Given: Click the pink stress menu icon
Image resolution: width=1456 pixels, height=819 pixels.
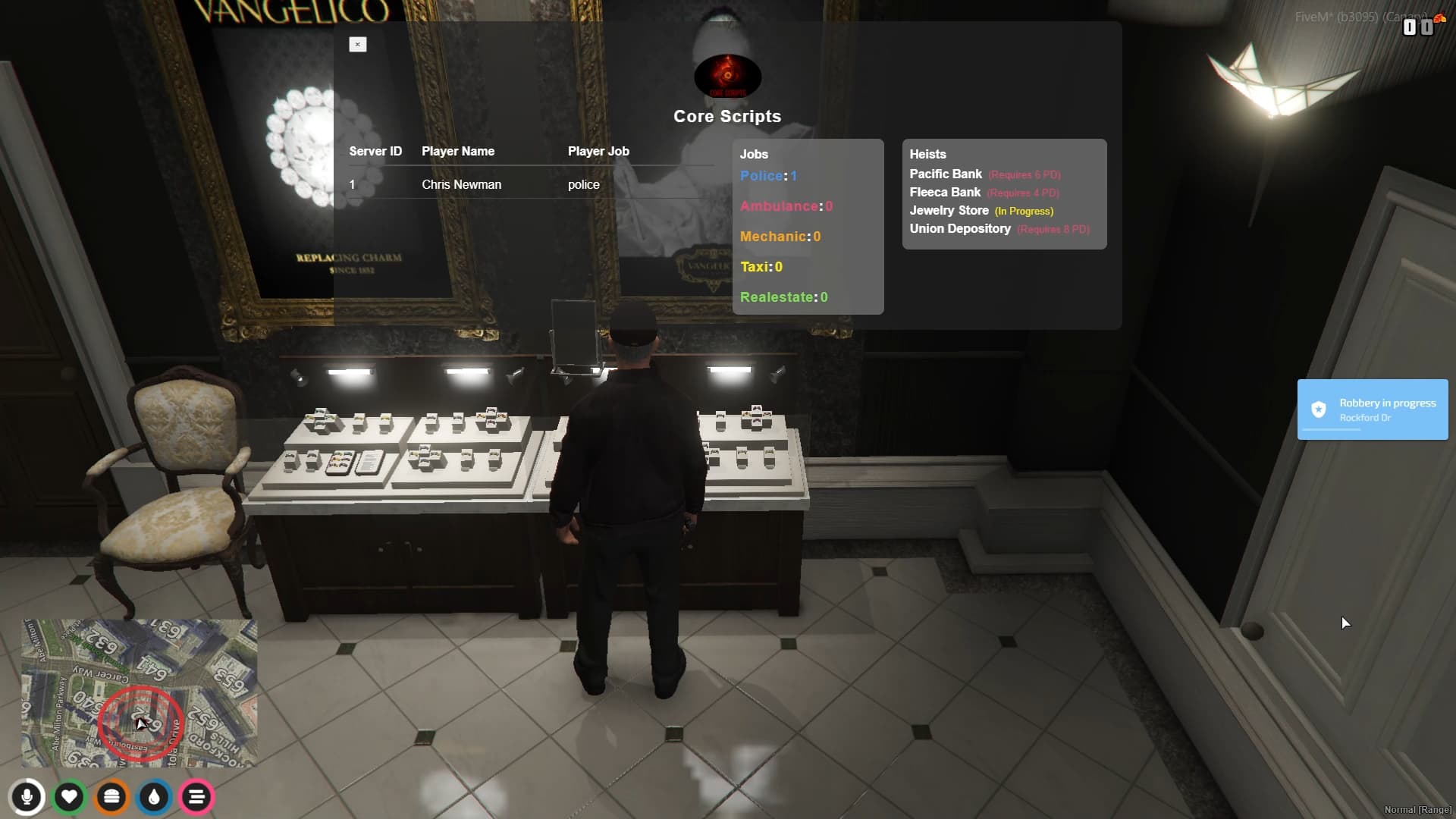Looking at the screenshot, I should click(196, 797).
